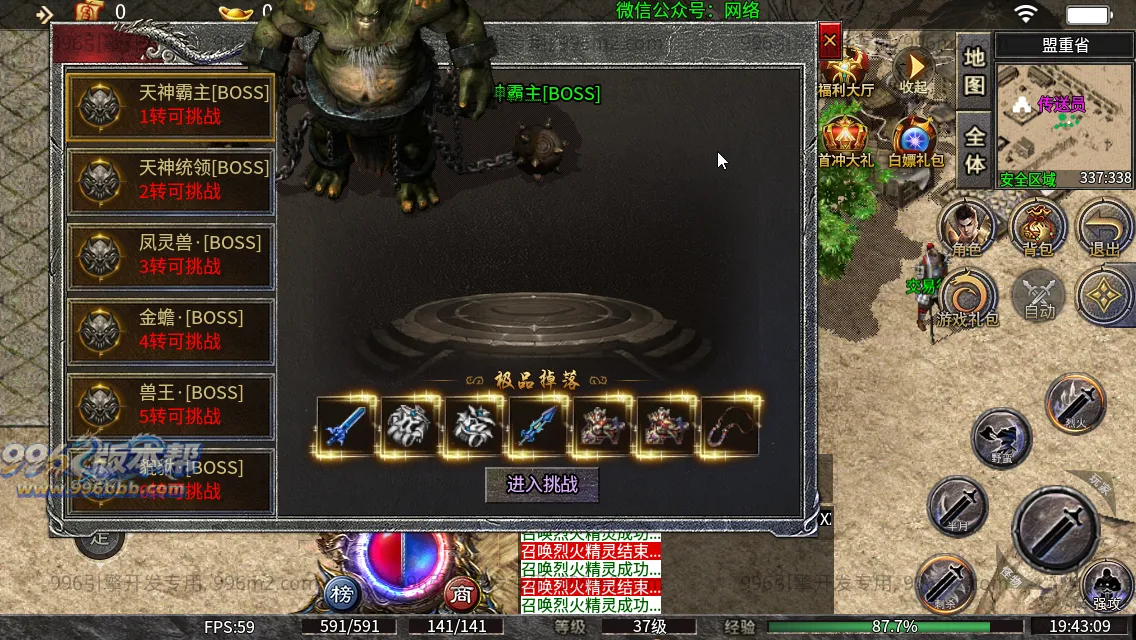Select the 天神霸主 boss entry
1136x640 pixels.
pyautogui.click(x=170, y=105)
